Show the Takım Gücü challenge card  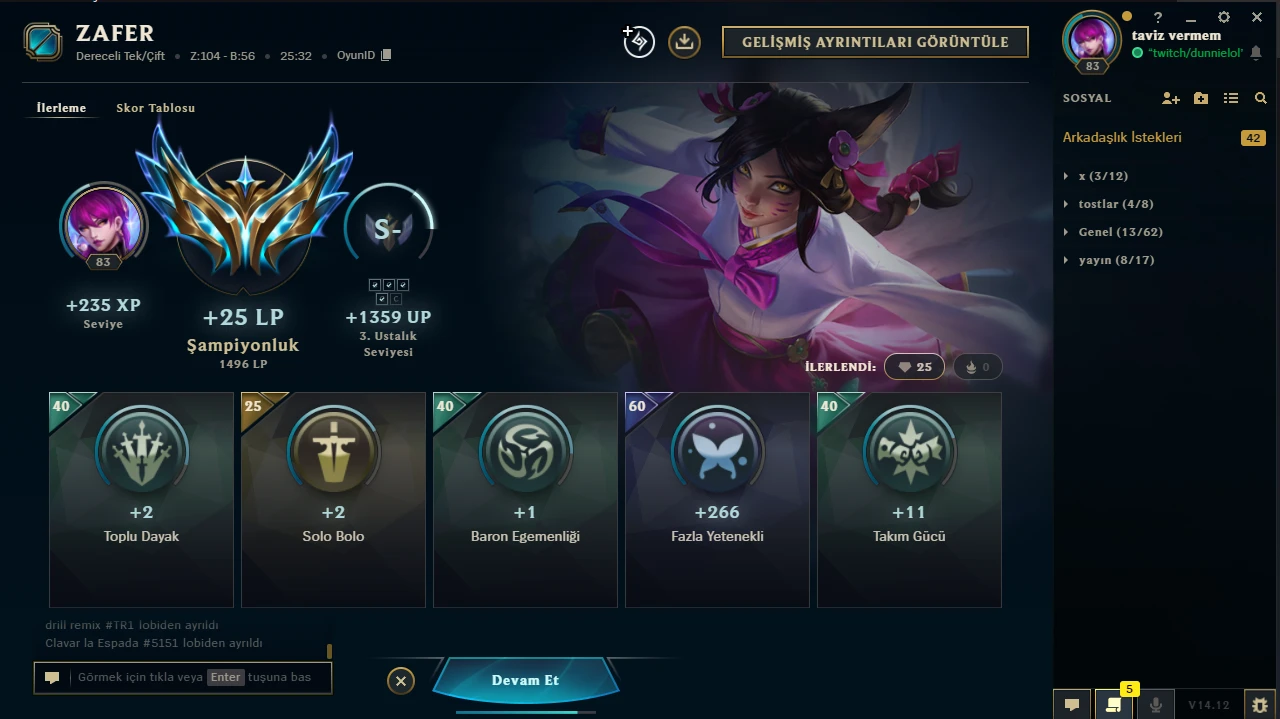(909, 499)
